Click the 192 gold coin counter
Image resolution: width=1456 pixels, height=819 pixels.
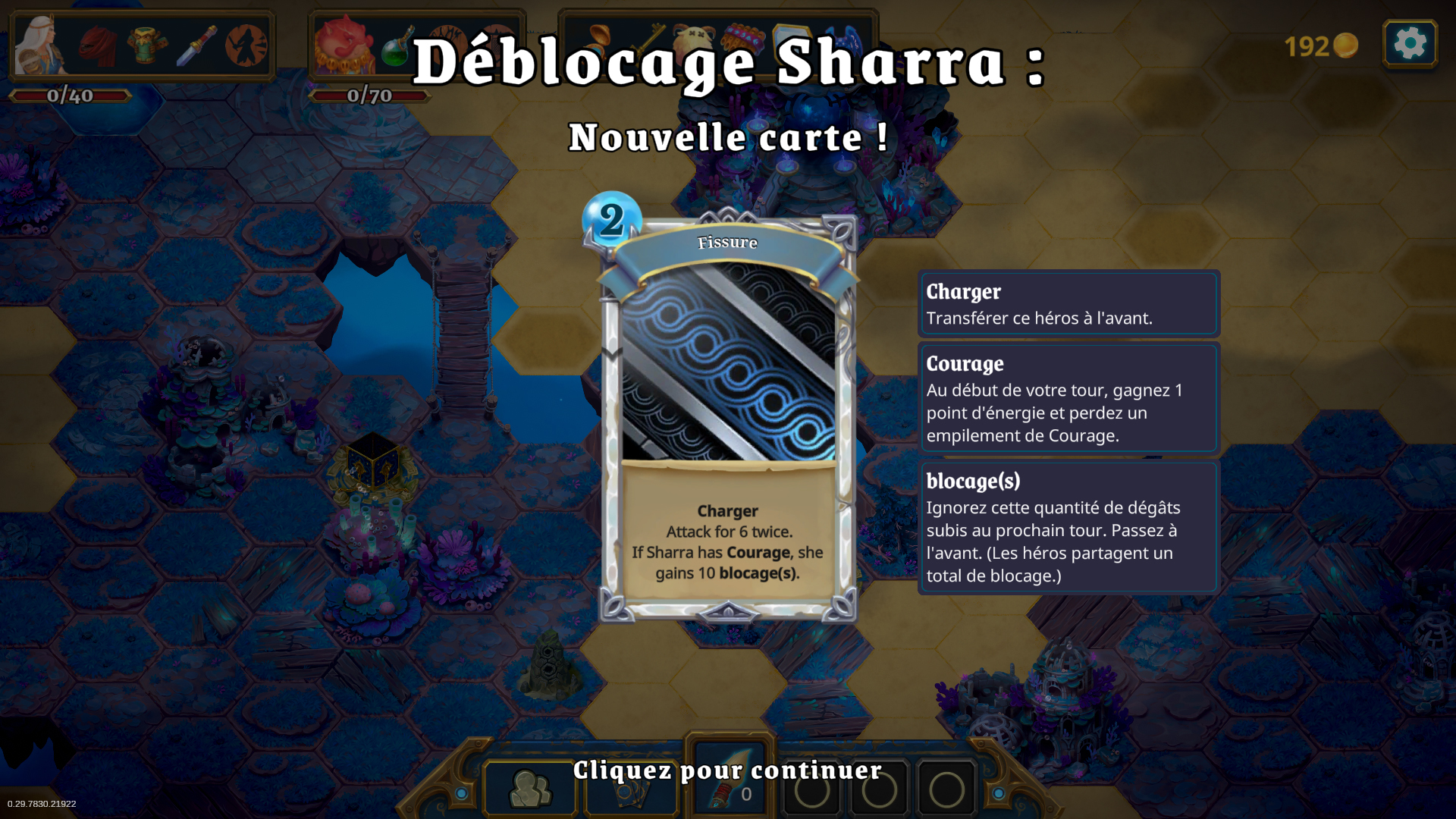(1319, 45)
